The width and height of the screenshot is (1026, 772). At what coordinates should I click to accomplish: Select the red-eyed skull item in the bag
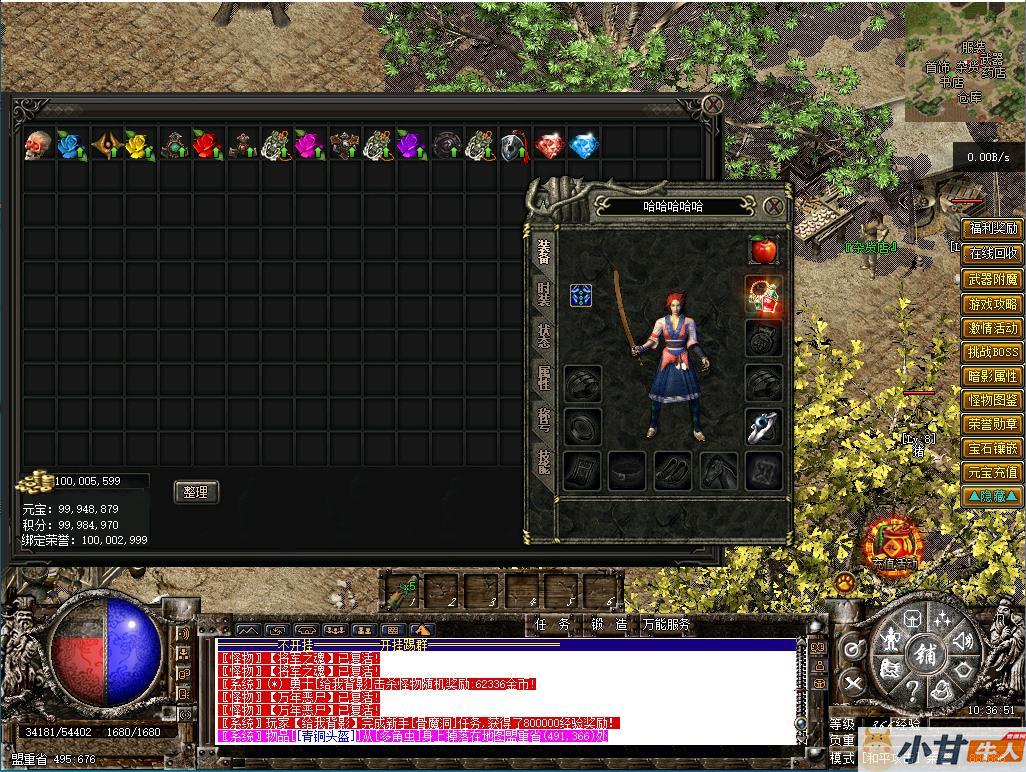point(38,145)
